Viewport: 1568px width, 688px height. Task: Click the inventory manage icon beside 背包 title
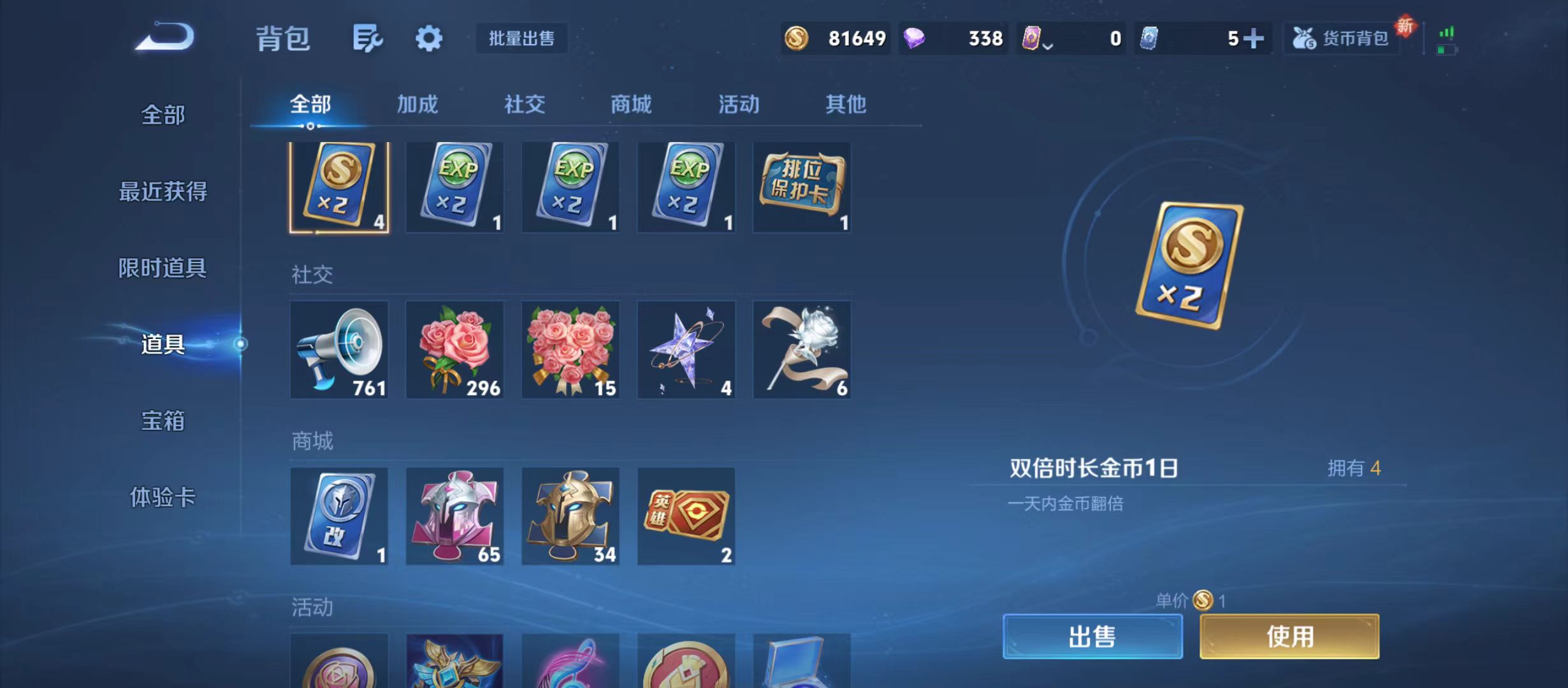[367, 38]
